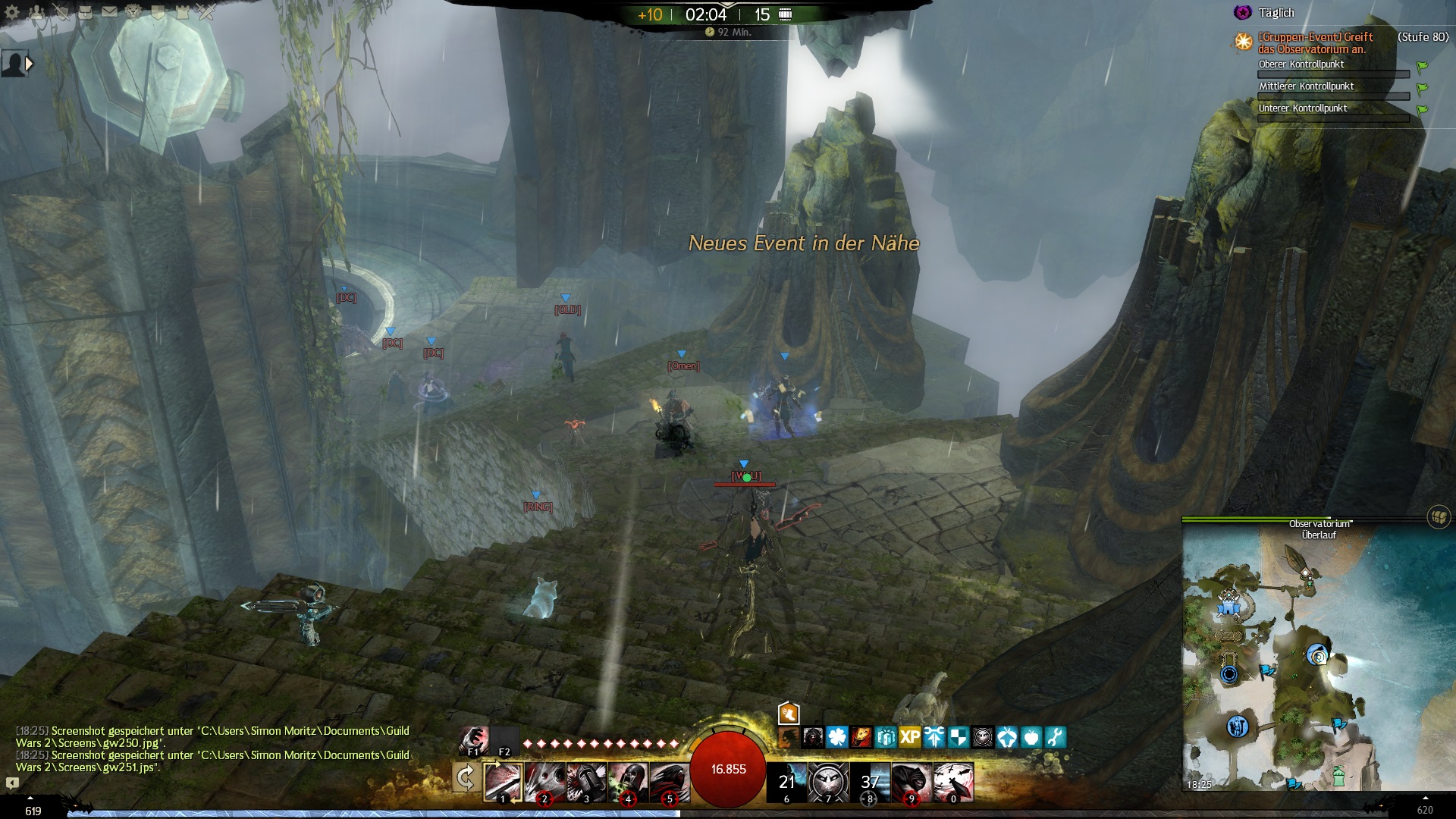Open the treasure chest icon above minimap
Screen dimensions: 1456x819
coord(1439,517)
